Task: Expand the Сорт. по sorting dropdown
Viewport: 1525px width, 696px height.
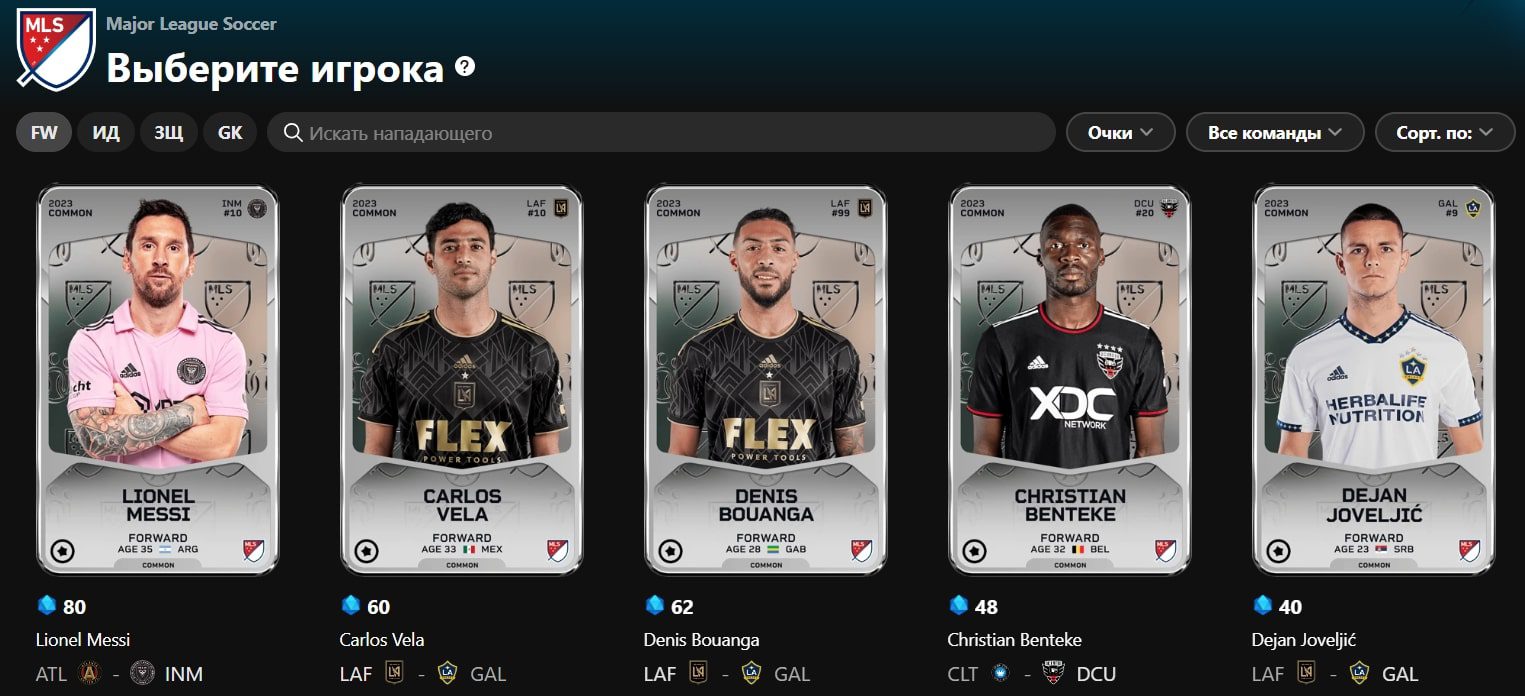Action: 1444,133
